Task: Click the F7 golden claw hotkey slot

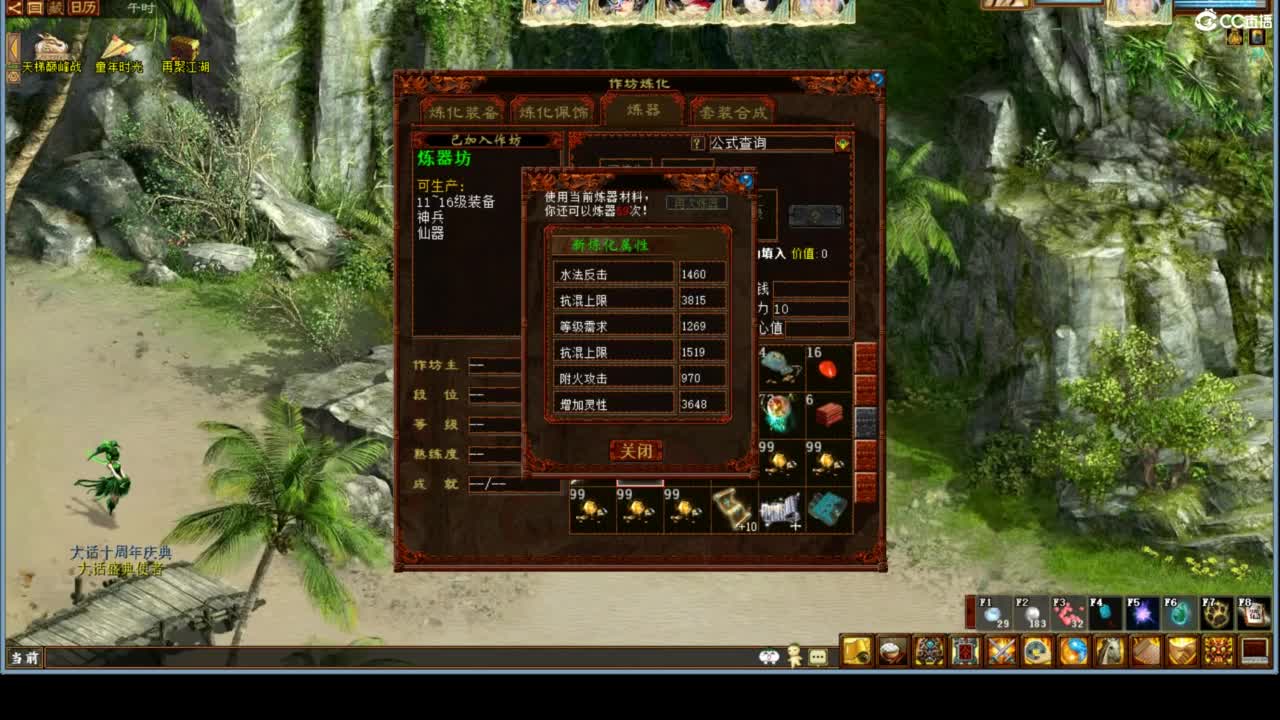Action: coord(1217,612)
